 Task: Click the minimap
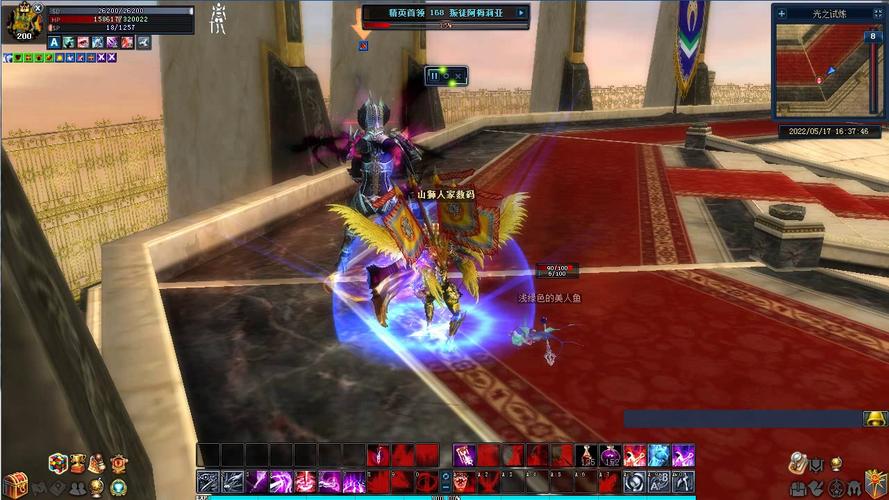[x=820, y=70]
